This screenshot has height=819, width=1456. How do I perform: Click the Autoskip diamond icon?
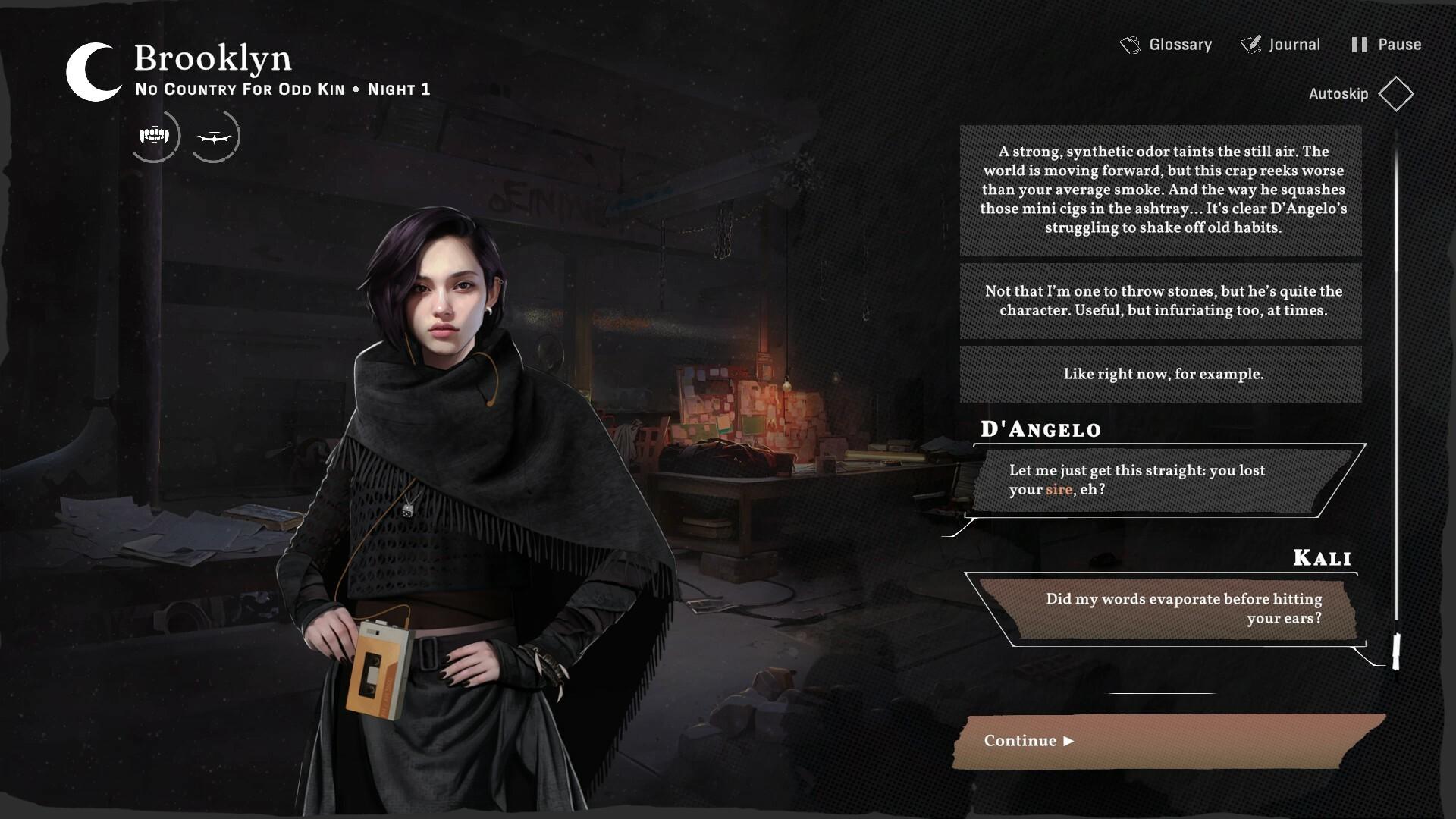(x=1398, y=93)
